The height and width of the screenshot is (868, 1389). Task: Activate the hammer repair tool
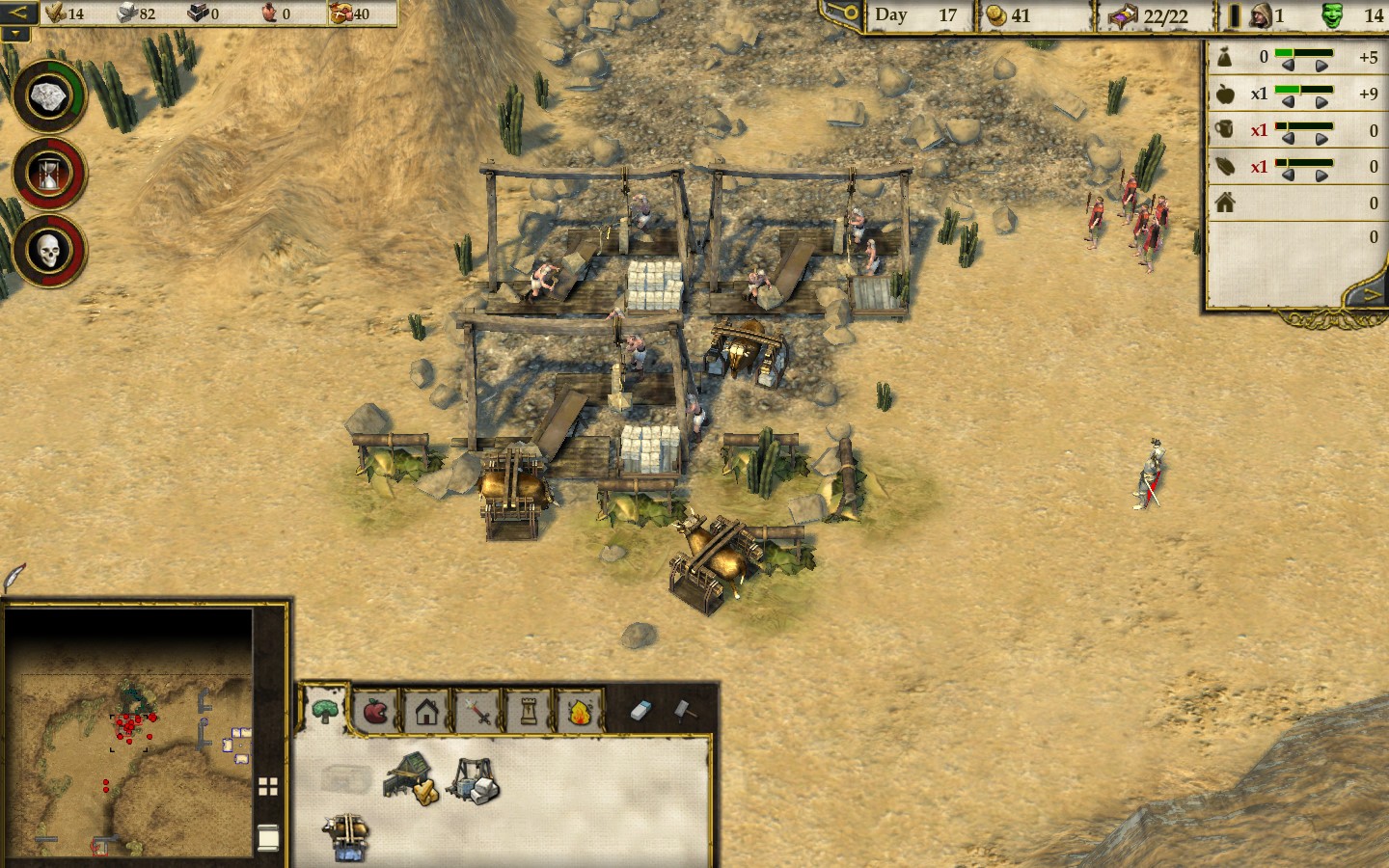point(684,710)
